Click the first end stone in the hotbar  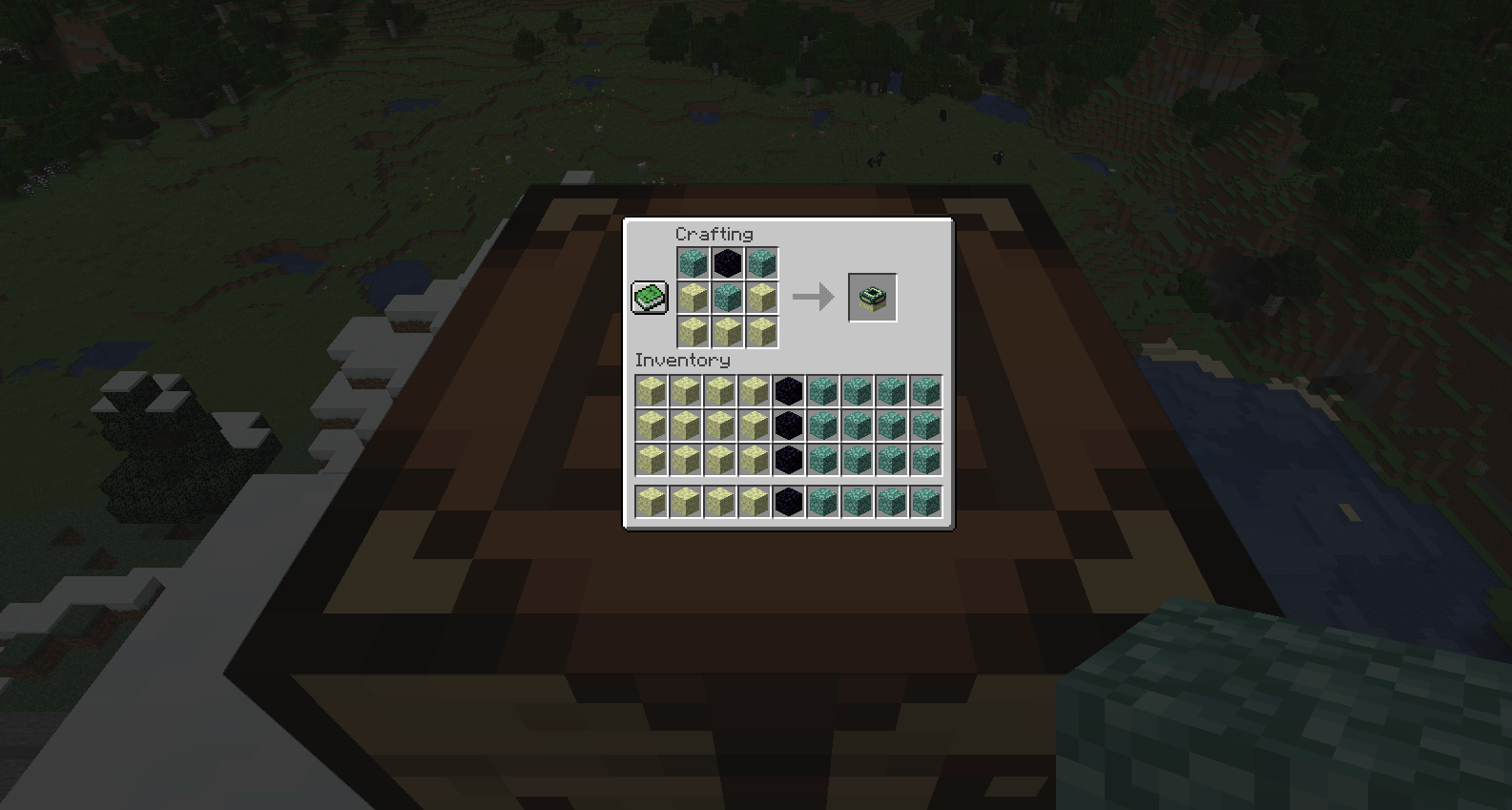coord(652,499)
